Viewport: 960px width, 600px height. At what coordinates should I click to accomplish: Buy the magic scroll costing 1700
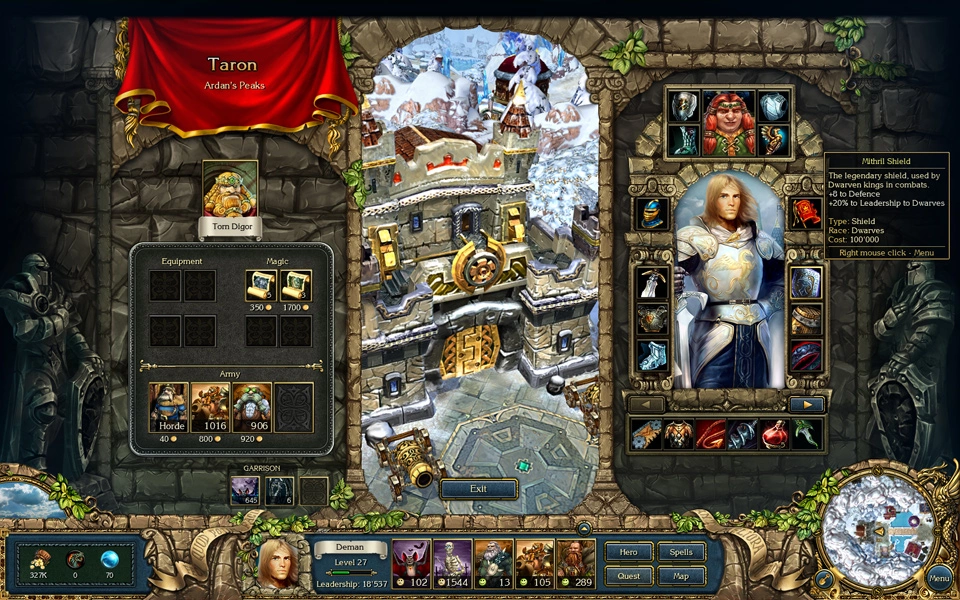[x=296, y=286]
